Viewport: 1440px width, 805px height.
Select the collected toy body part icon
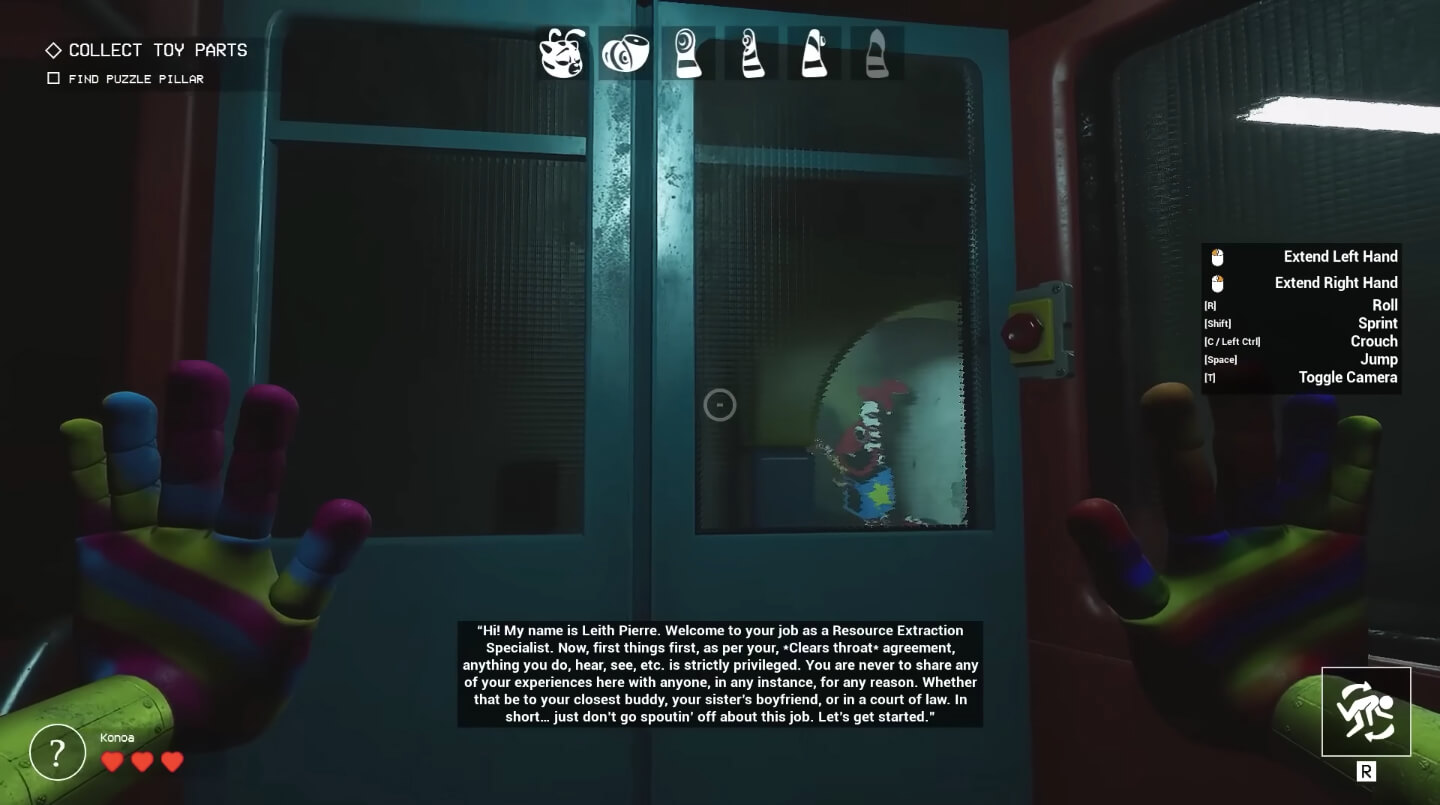625,54
